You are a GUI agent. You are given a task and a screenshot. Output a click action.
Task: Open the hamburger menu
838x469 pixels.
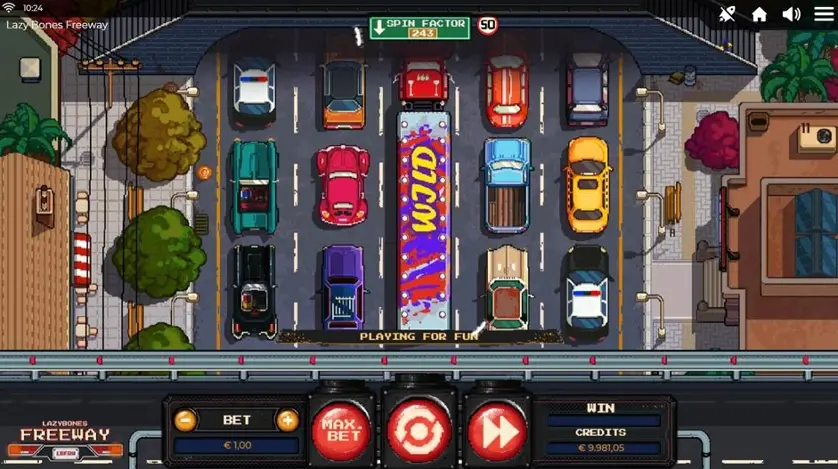(x=822, y=14)
